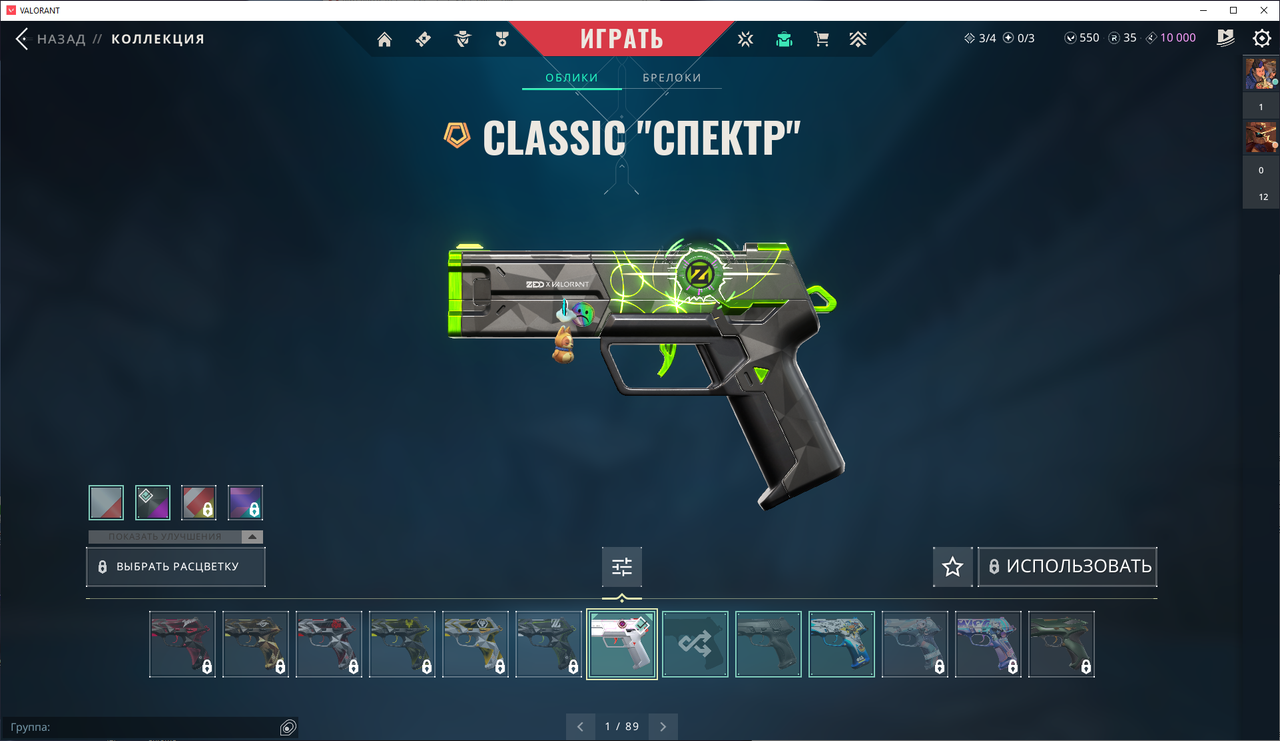Viewport: 1280px width, 741px height.
Task: Pick the locked red, white and yellow variant
Action: 199,502
